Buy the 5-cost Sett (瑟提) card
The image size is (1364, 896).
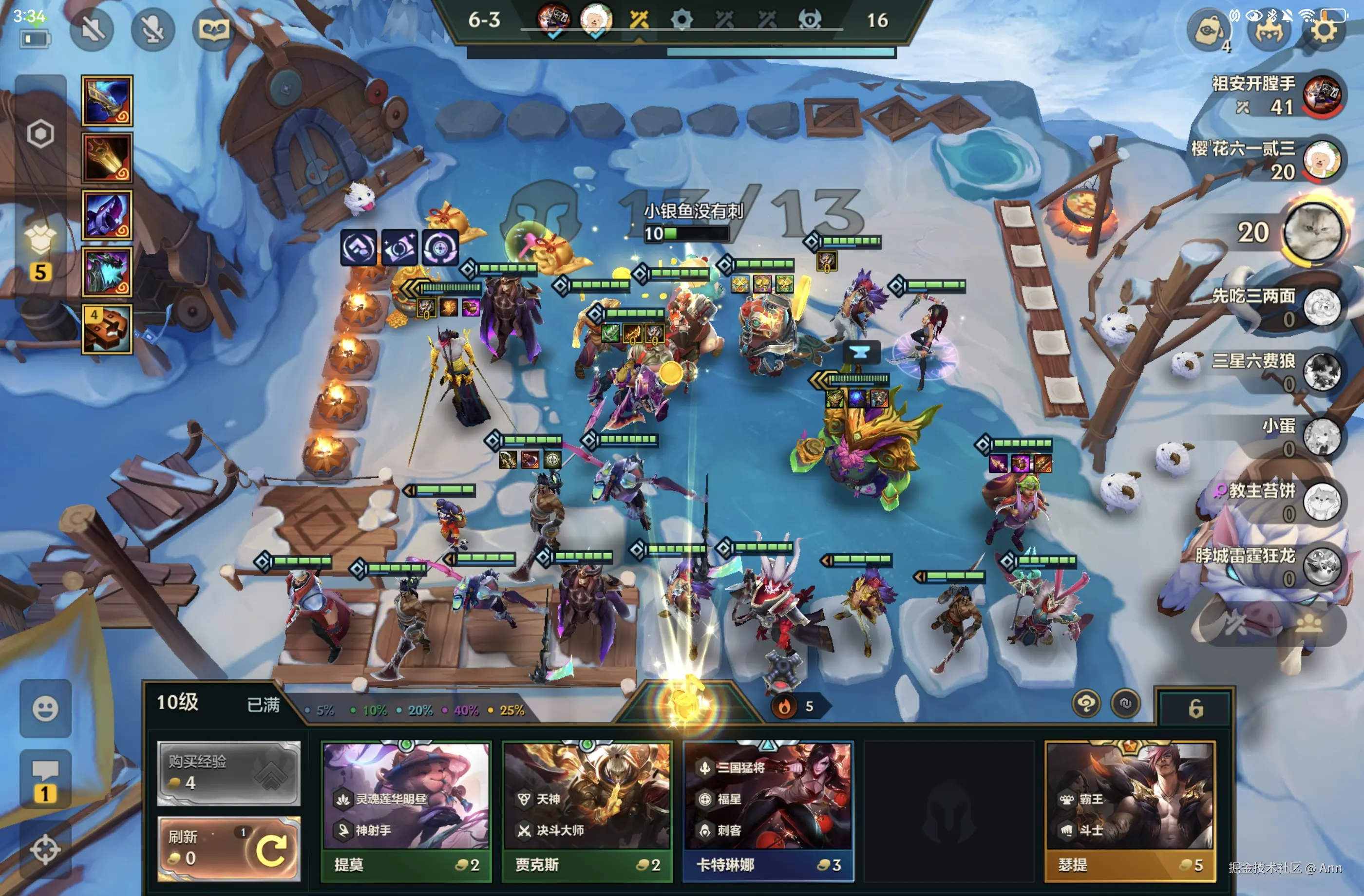pyautogui.click(x=1129, y=811)
